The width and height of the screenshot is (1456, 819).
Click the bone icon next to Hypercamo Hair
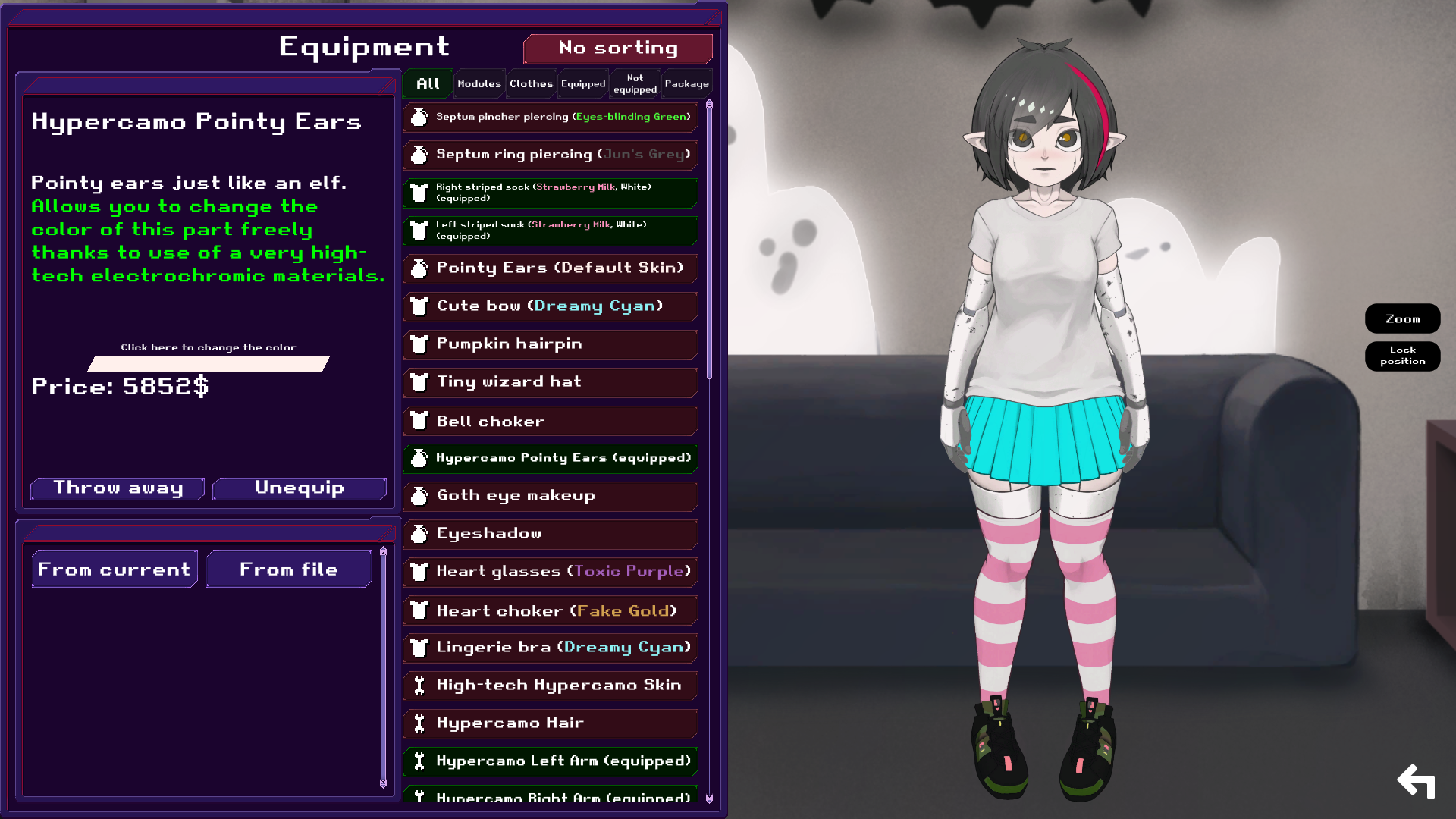[419, 723]
